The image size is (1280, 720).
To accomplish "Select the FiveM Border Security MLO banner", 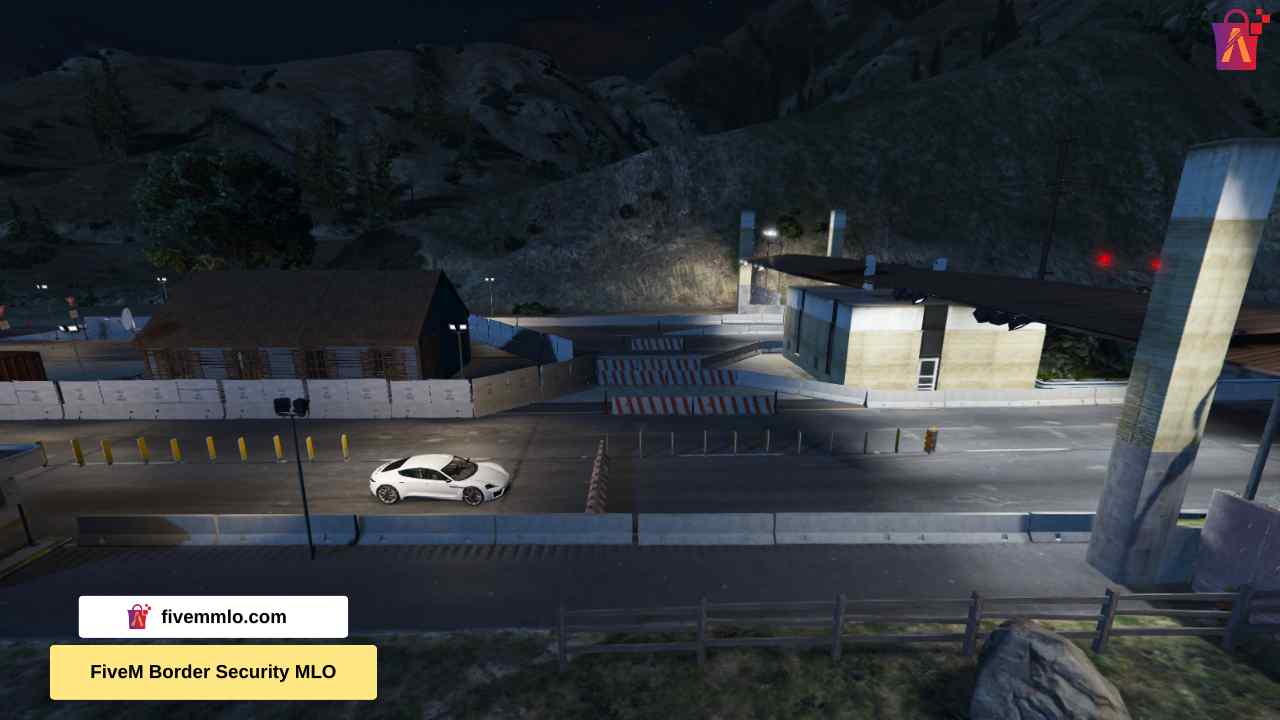I will [213, 672].
